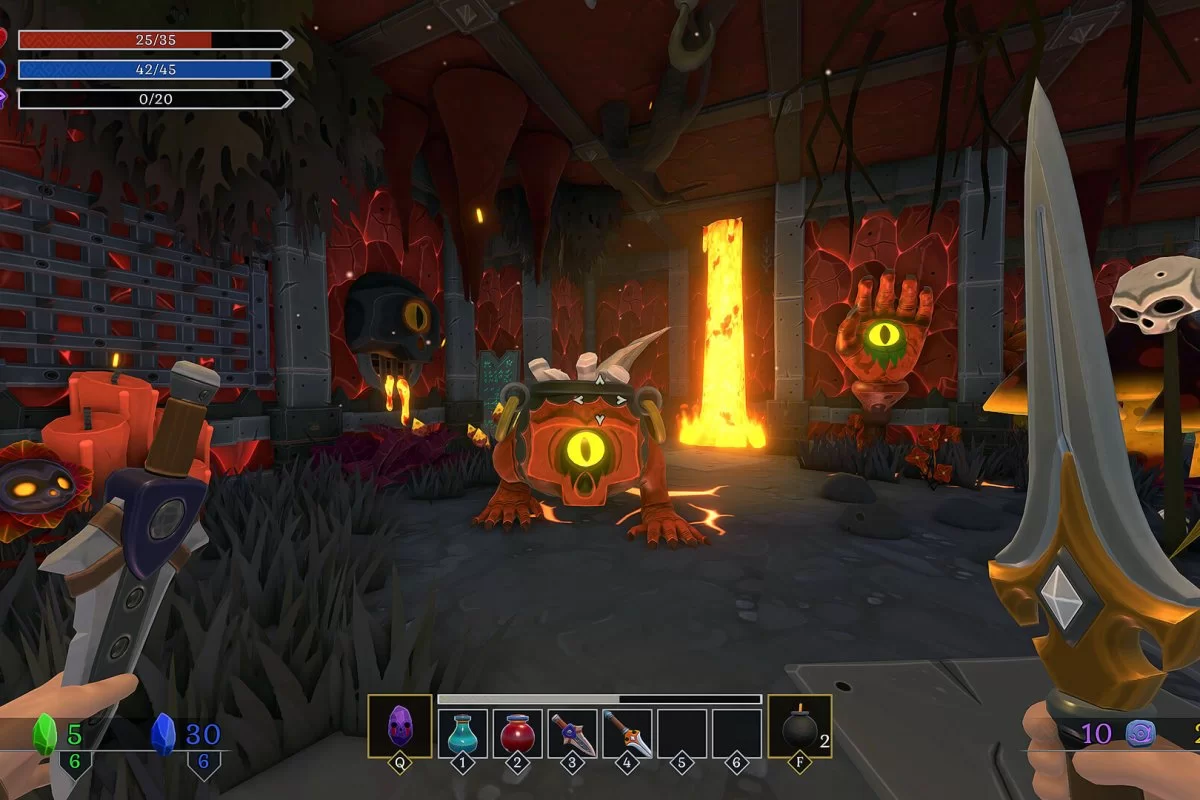
Task: Pick the orange-guard dagger in the hotbar
Action: pyautogui.click(x=628, y=733)
